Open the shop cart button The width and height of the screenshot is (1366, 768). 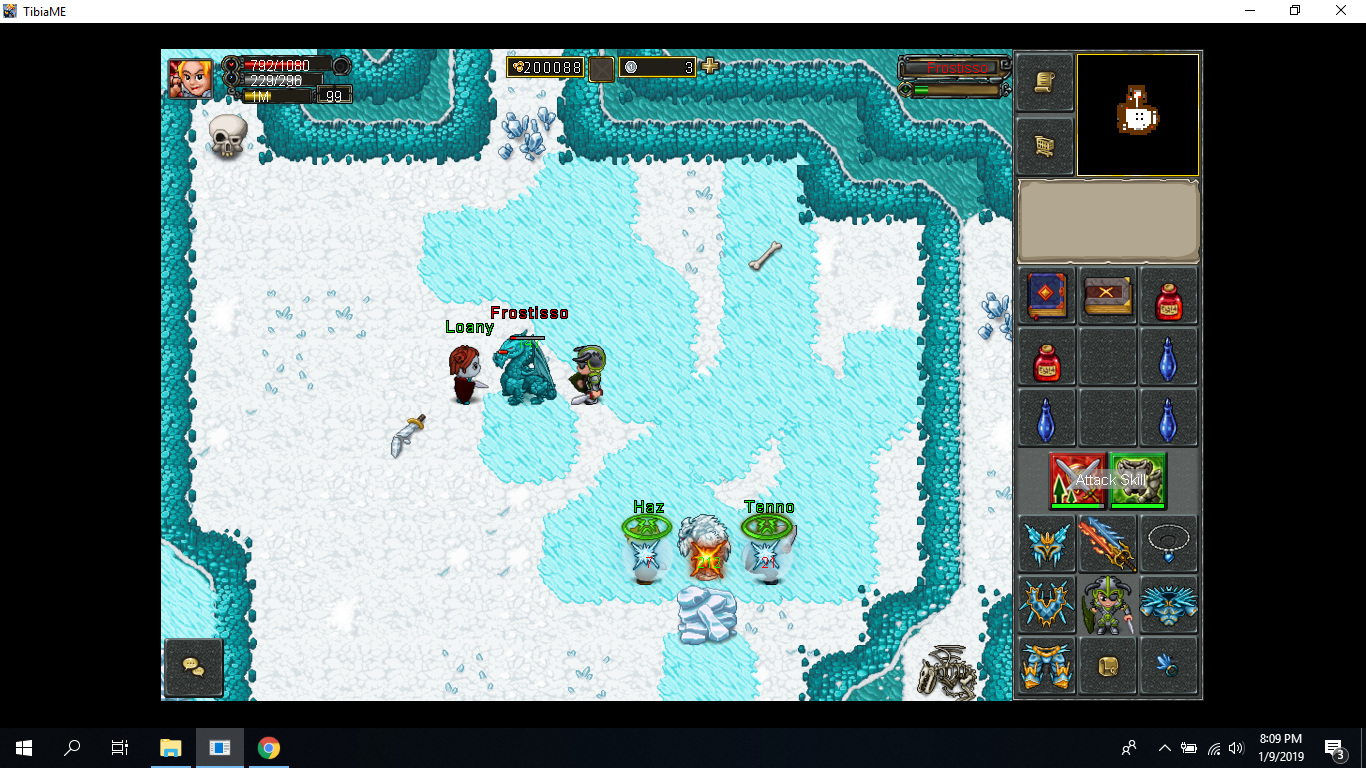[x=1045, y=147]
